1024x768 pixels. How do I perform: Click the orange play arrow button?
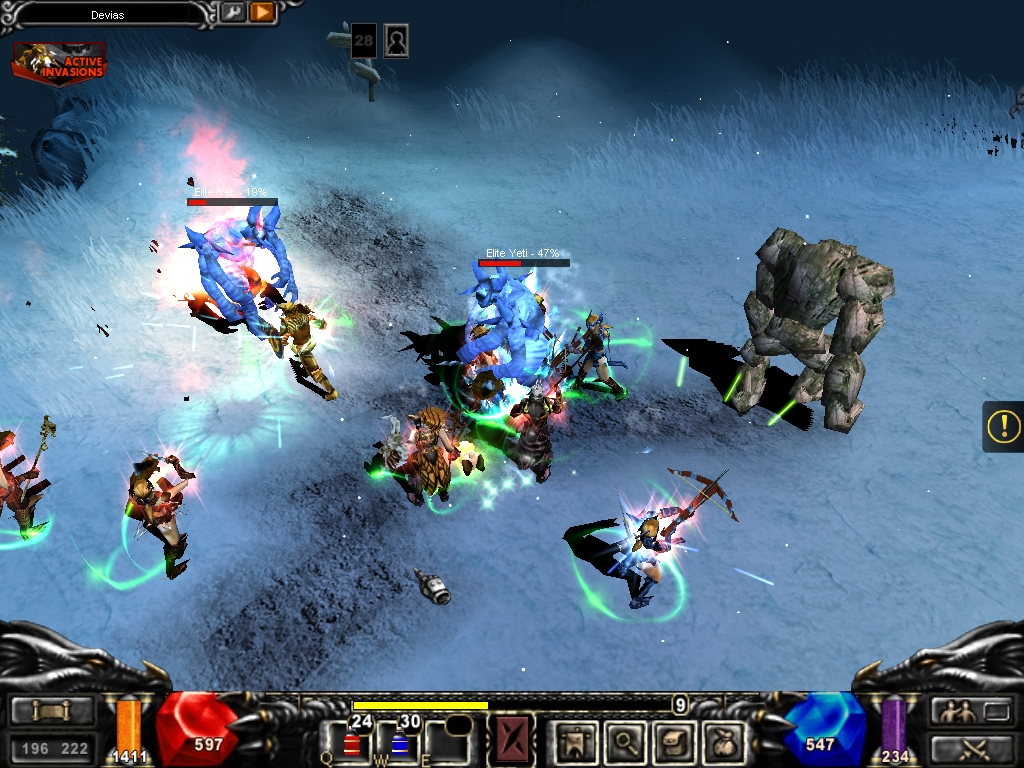(x=262, y=12)
